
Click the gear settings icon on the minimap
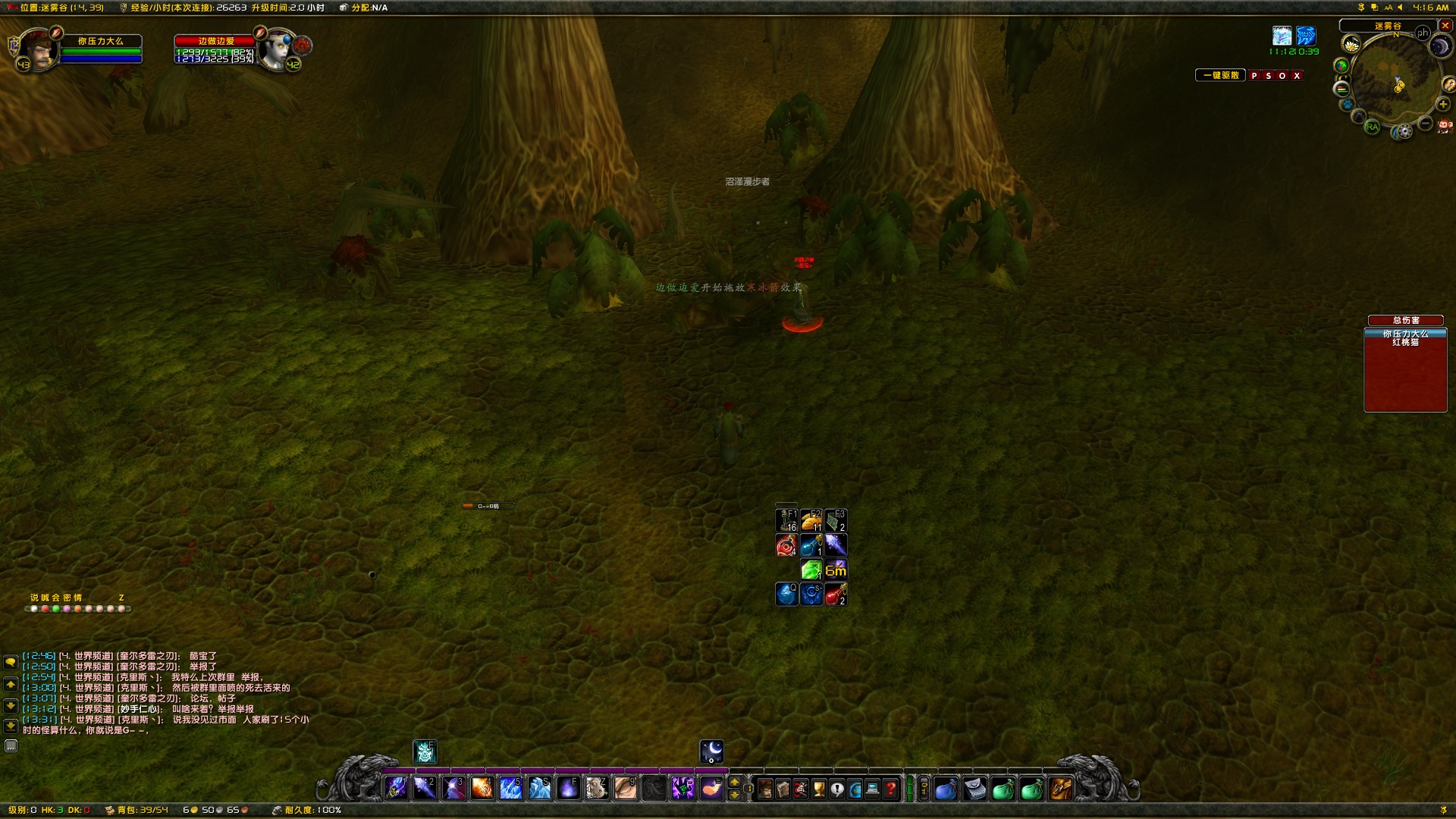[x=1404, y=130]
